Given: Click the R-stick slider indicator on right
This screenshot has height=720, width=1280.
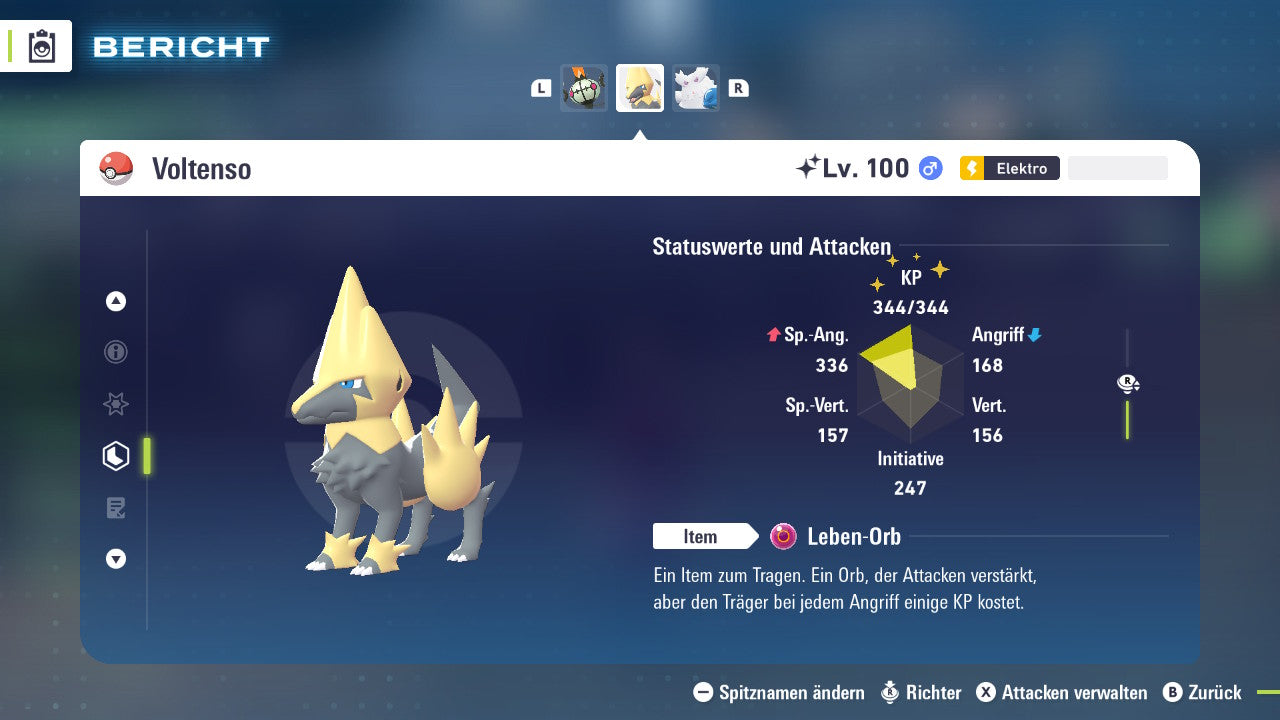Looking at the screenshot, I should (1128, 383).
